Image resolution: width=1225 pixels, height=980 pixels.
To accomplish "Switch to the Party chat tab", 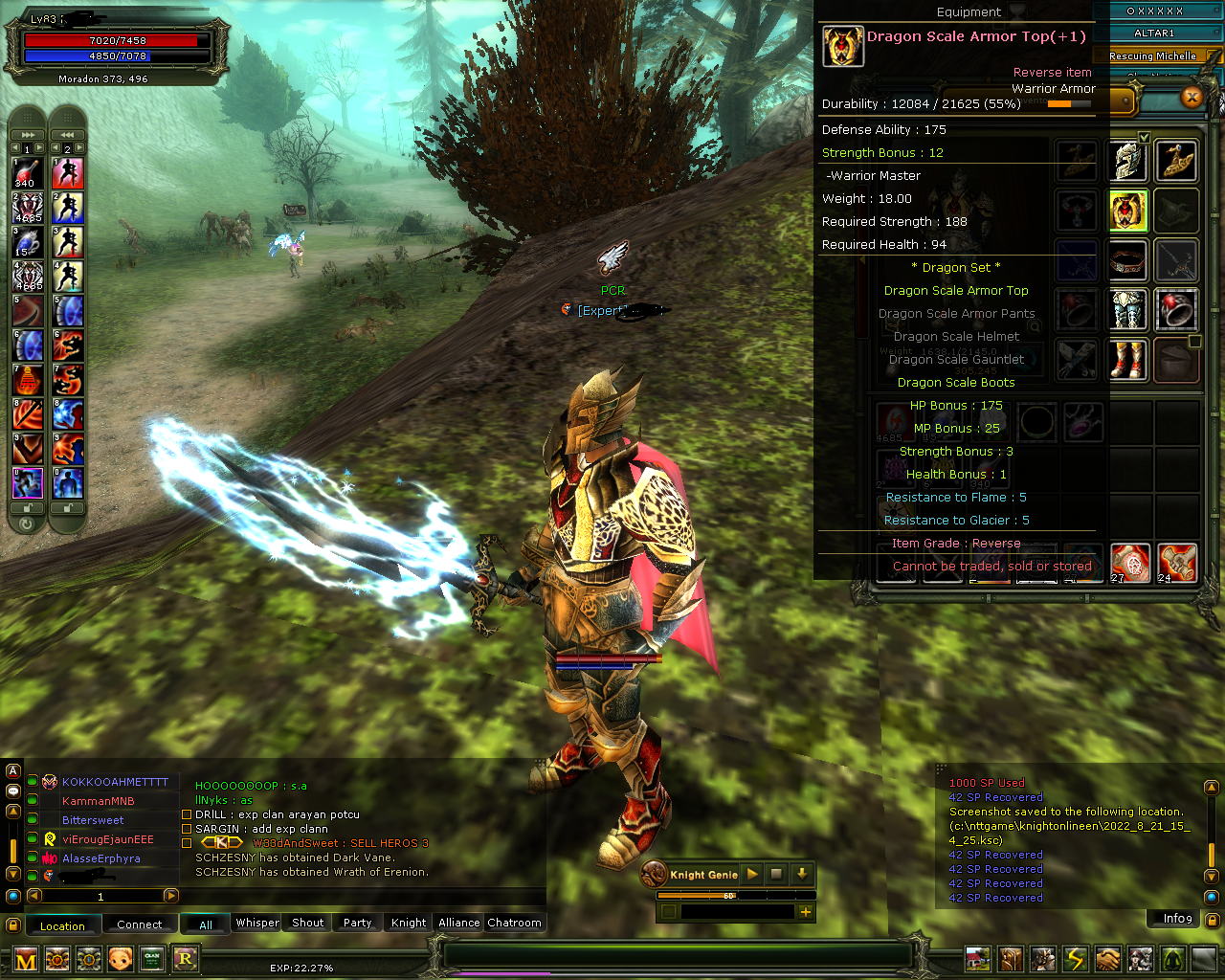I will coord(357,923).
